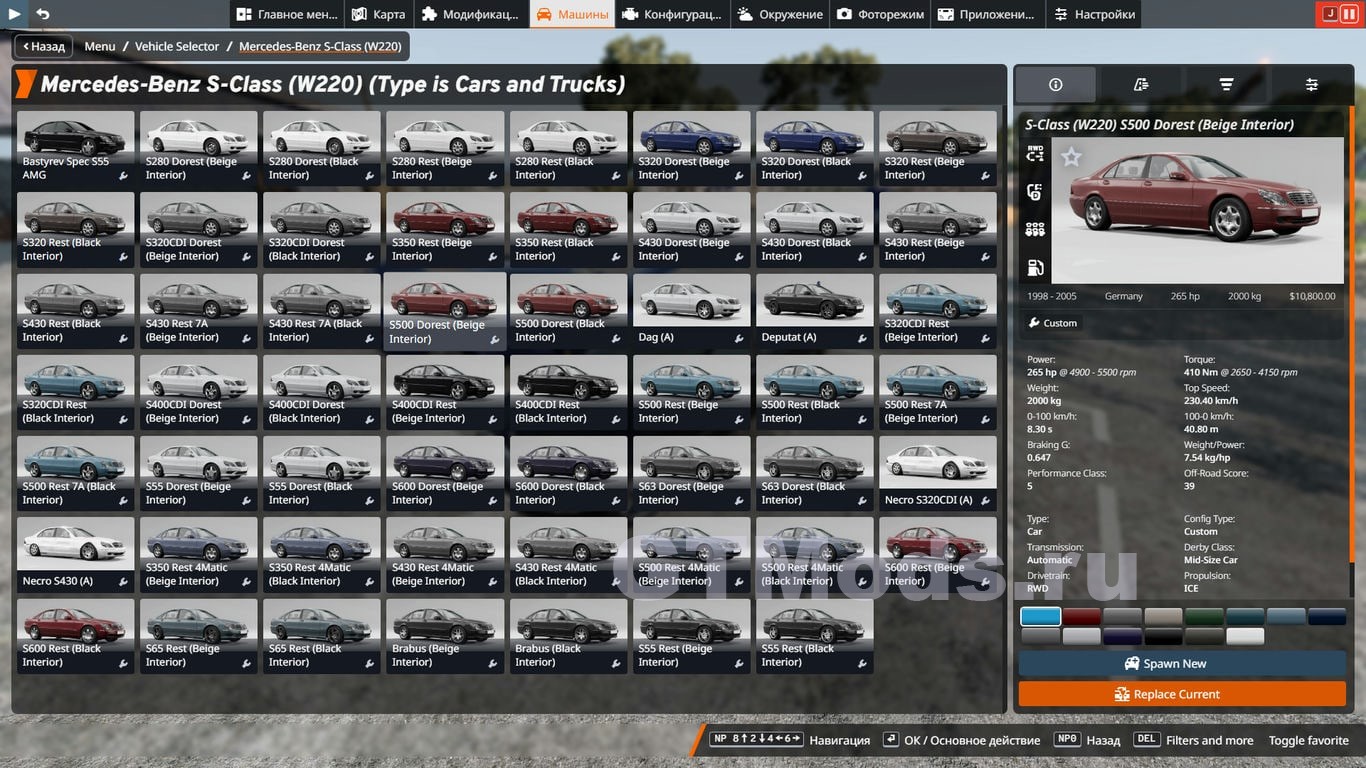The image size is (1366, 768).
Task: Switch to the Настройки tab
Action: 1093,14
